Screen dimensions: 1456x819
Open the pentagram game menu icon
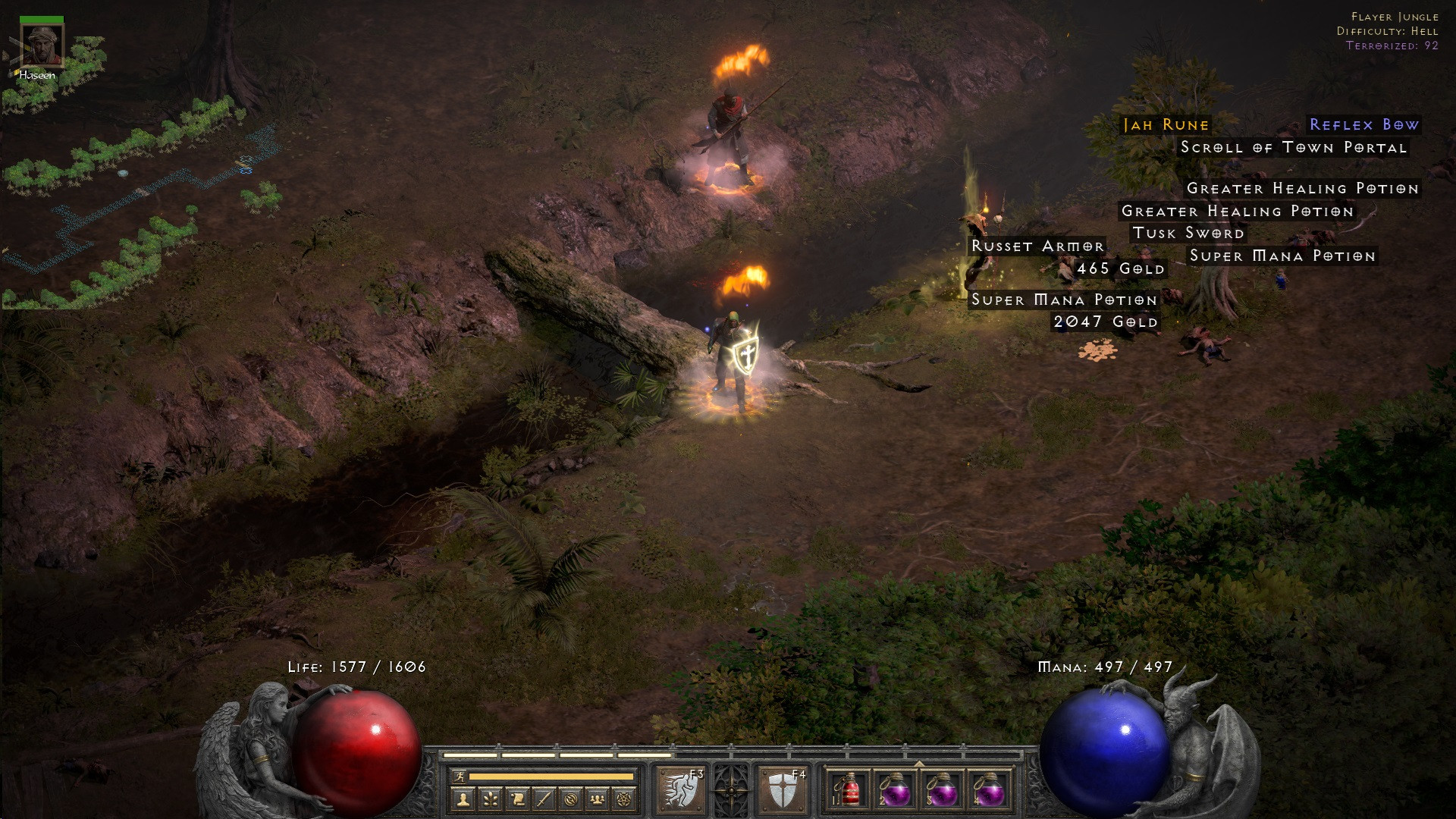(624, 799)
